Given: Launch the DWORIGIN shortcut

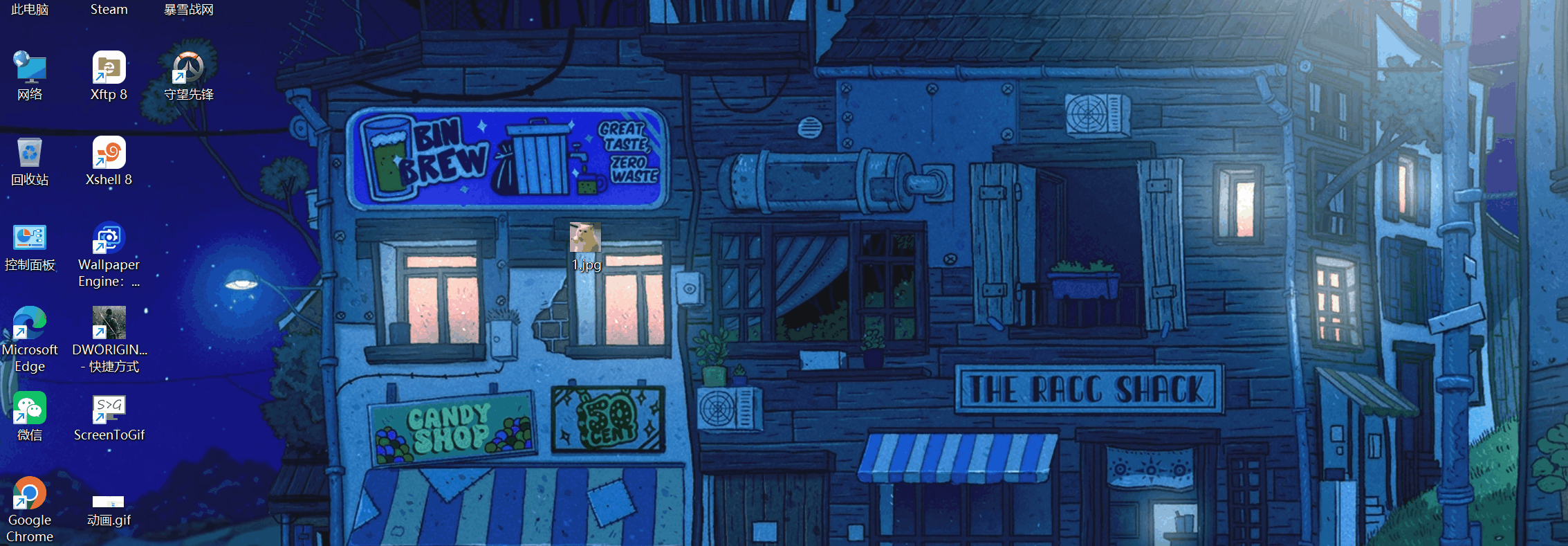Looking at the screenshot, I should pyautogui.click(x=108, y=324).
